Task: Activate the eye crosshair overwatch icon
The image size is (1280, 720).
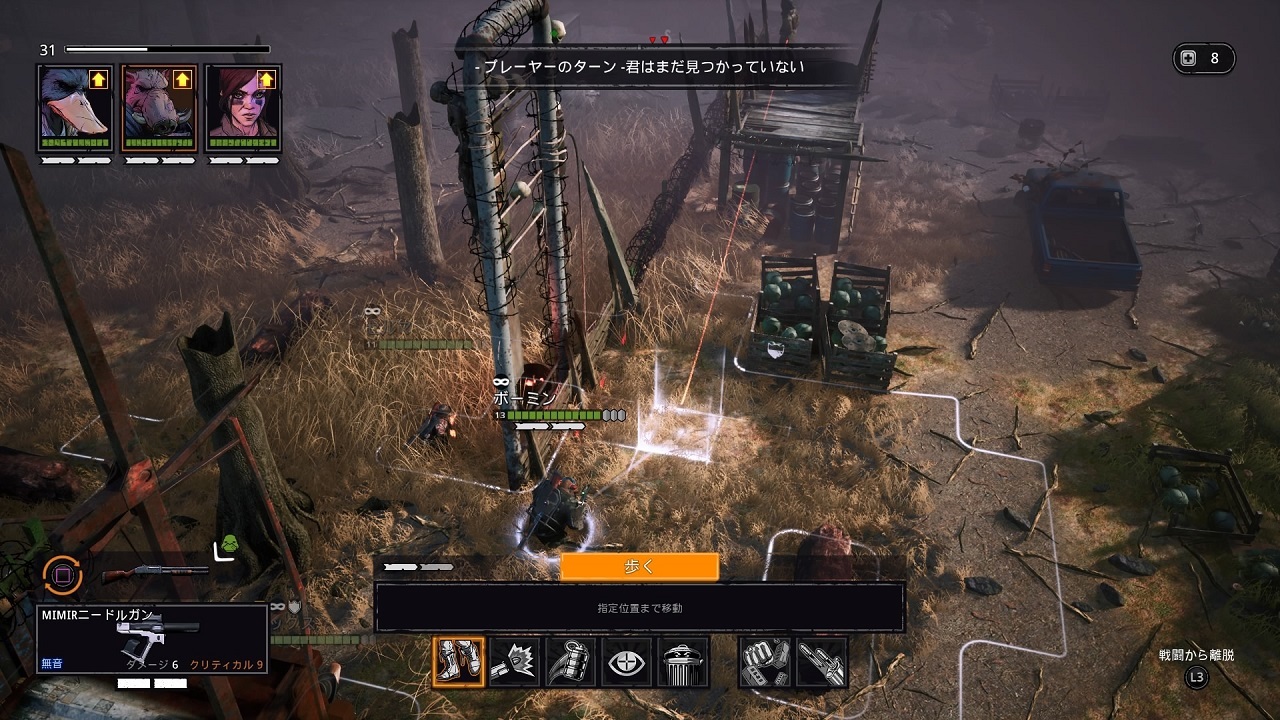Action: click(x=627, y=662)
